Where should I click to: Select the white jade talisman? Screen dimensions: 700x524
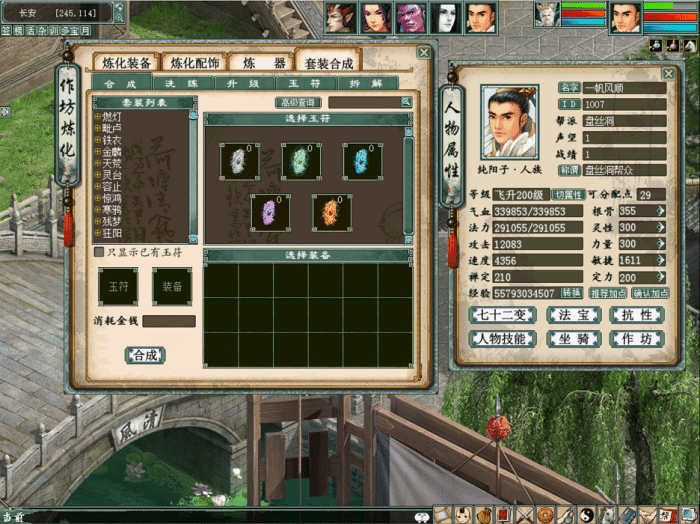[x=239, y=161]
